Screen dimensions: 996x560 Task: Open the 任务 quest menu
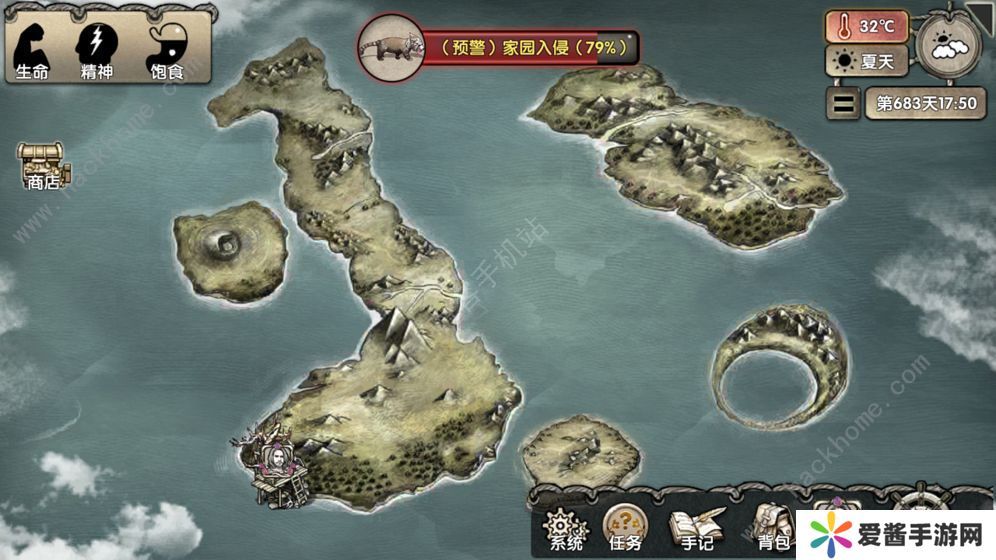click(x=626, y=526)
